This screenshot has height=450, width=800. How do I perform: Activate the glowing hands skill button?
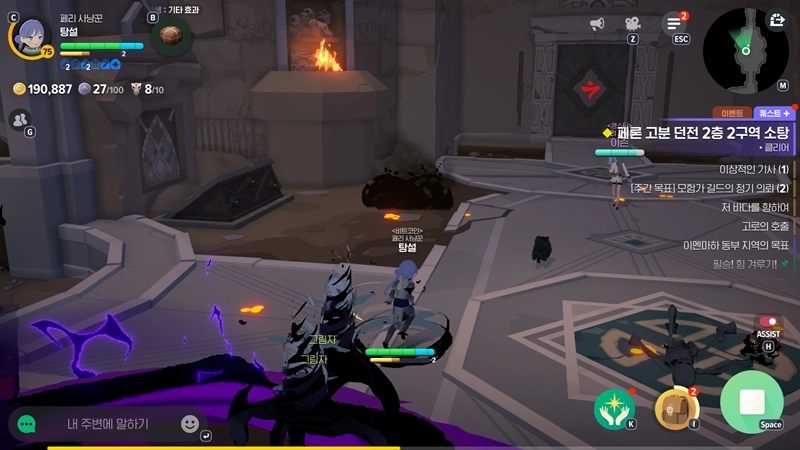614,407
